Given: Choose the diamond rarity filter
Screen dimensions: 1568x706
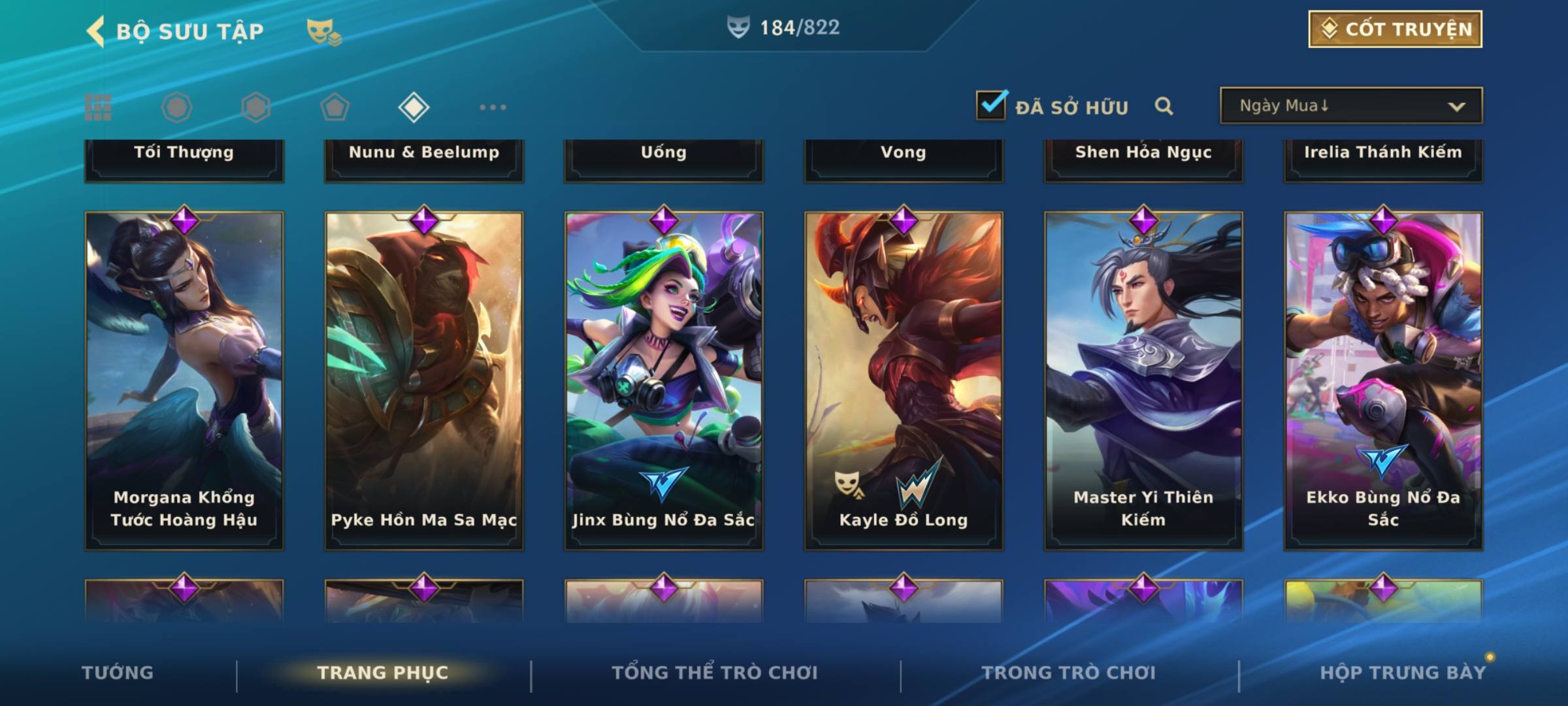Looking at the screenshot, I should tap(414, 107).
